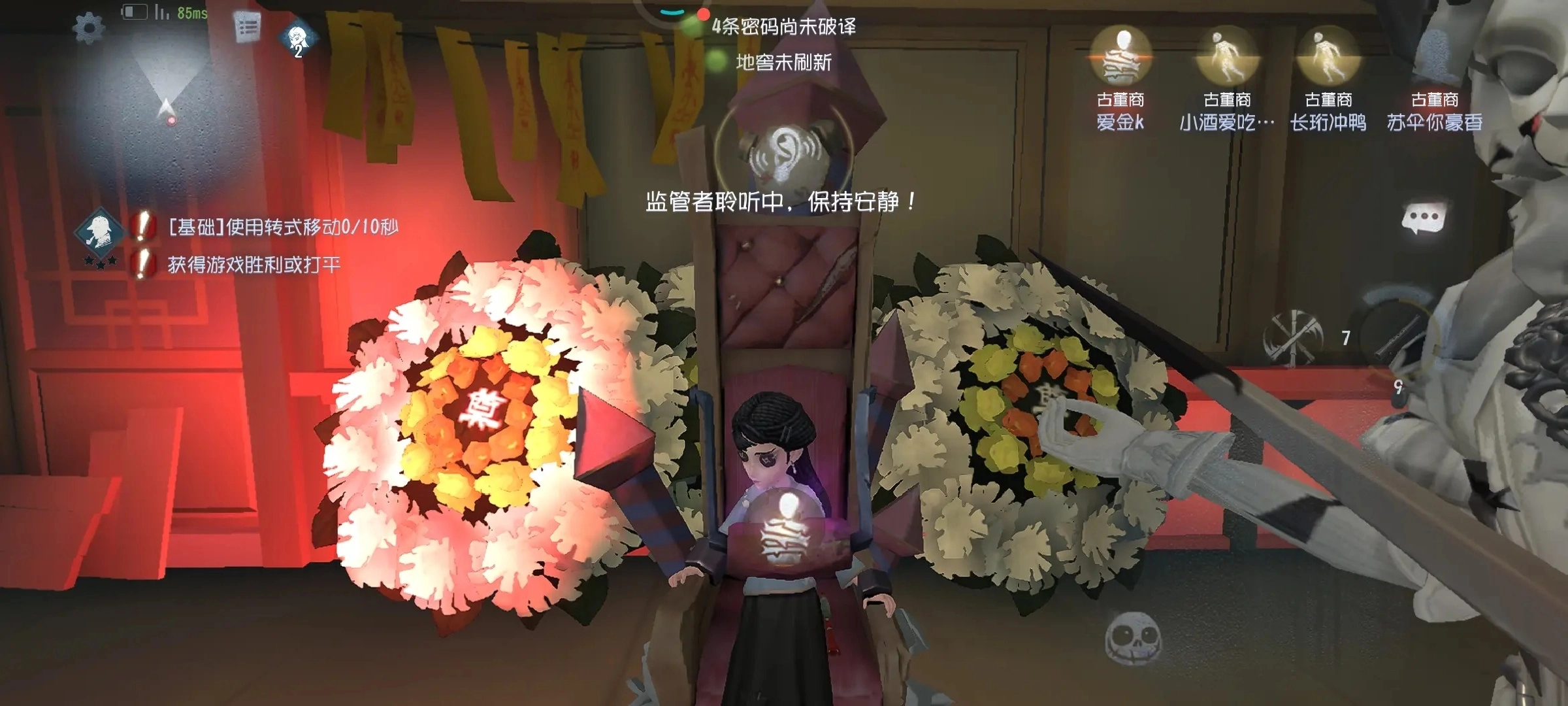The image size is (1568, 706).
Task: Tap the persona skill icon marked 2
Action: pyautogui.click(x=297, y=36)
